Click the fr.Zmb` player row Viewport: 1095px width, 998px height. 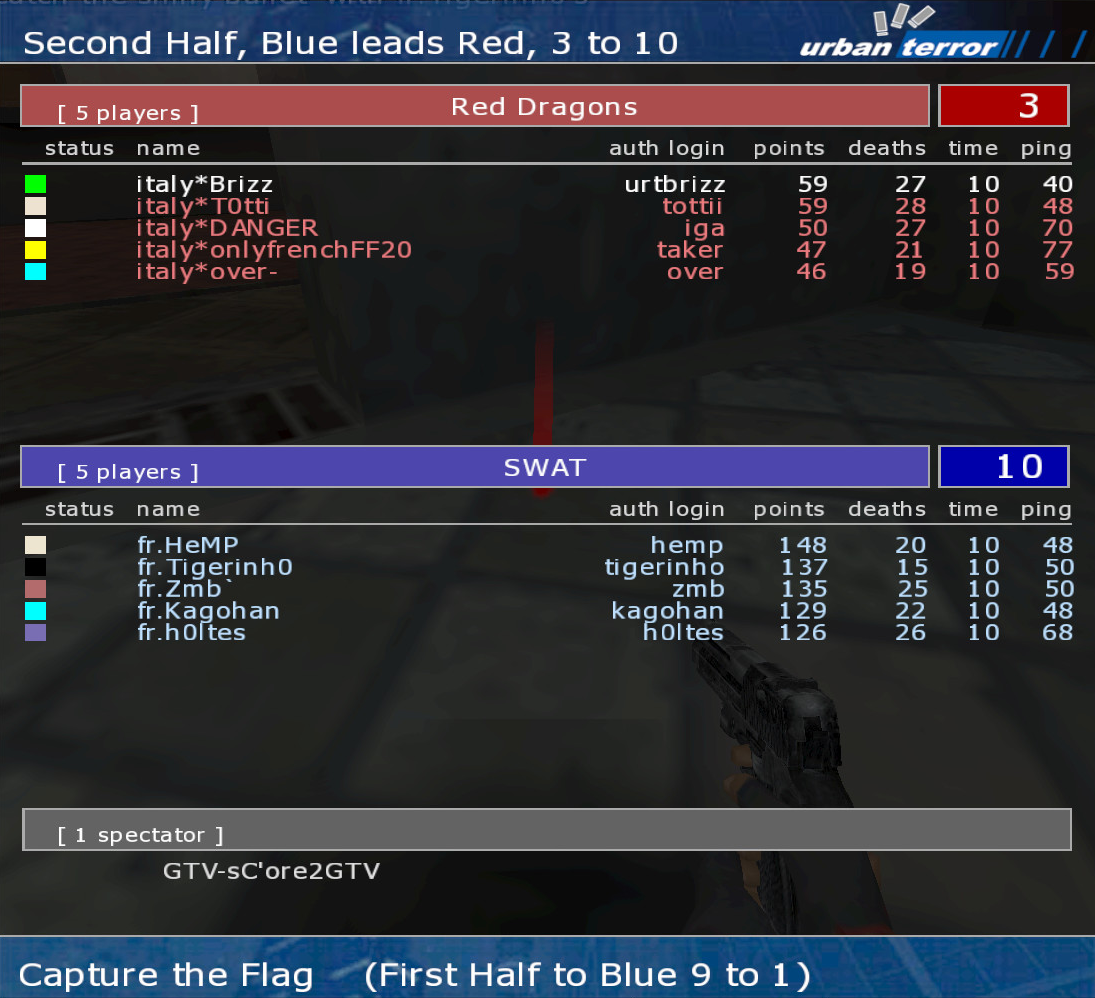point(186,589)
